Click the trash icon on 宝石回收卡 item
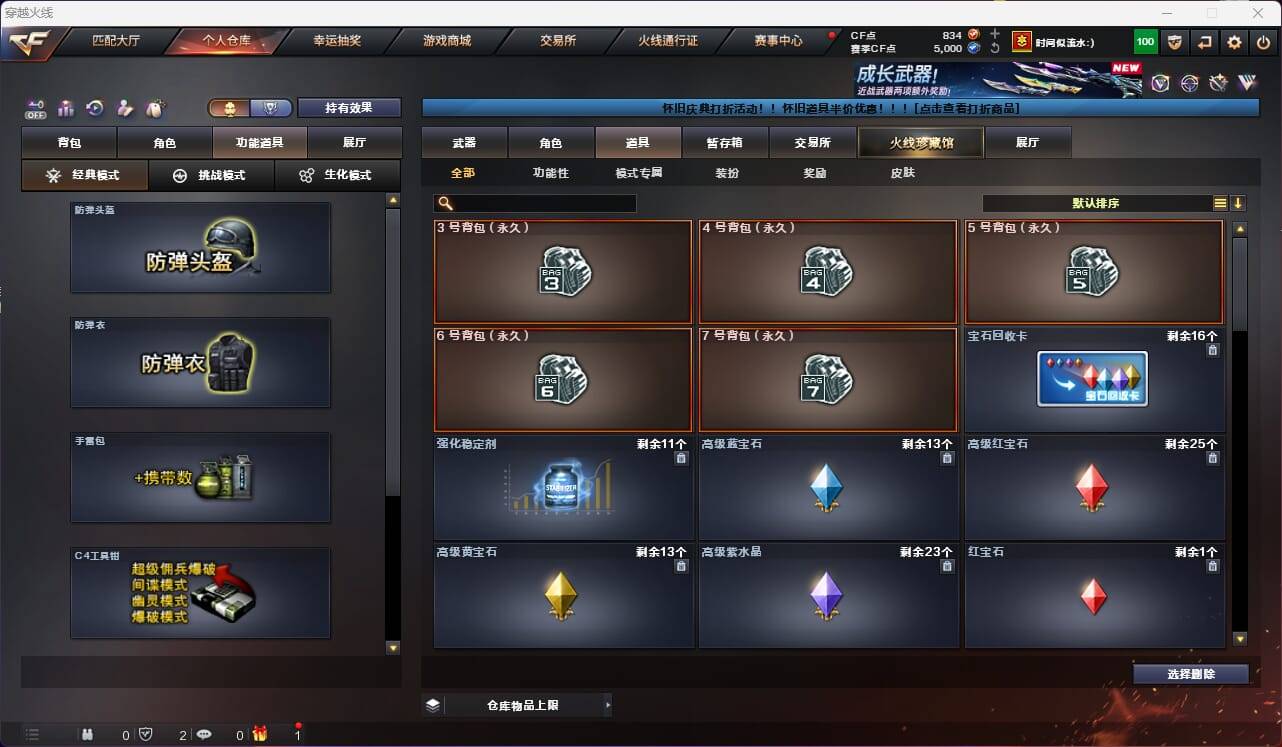Image resolution: width=1282 pixels, height=747 pixels. tap(1212, 350)
